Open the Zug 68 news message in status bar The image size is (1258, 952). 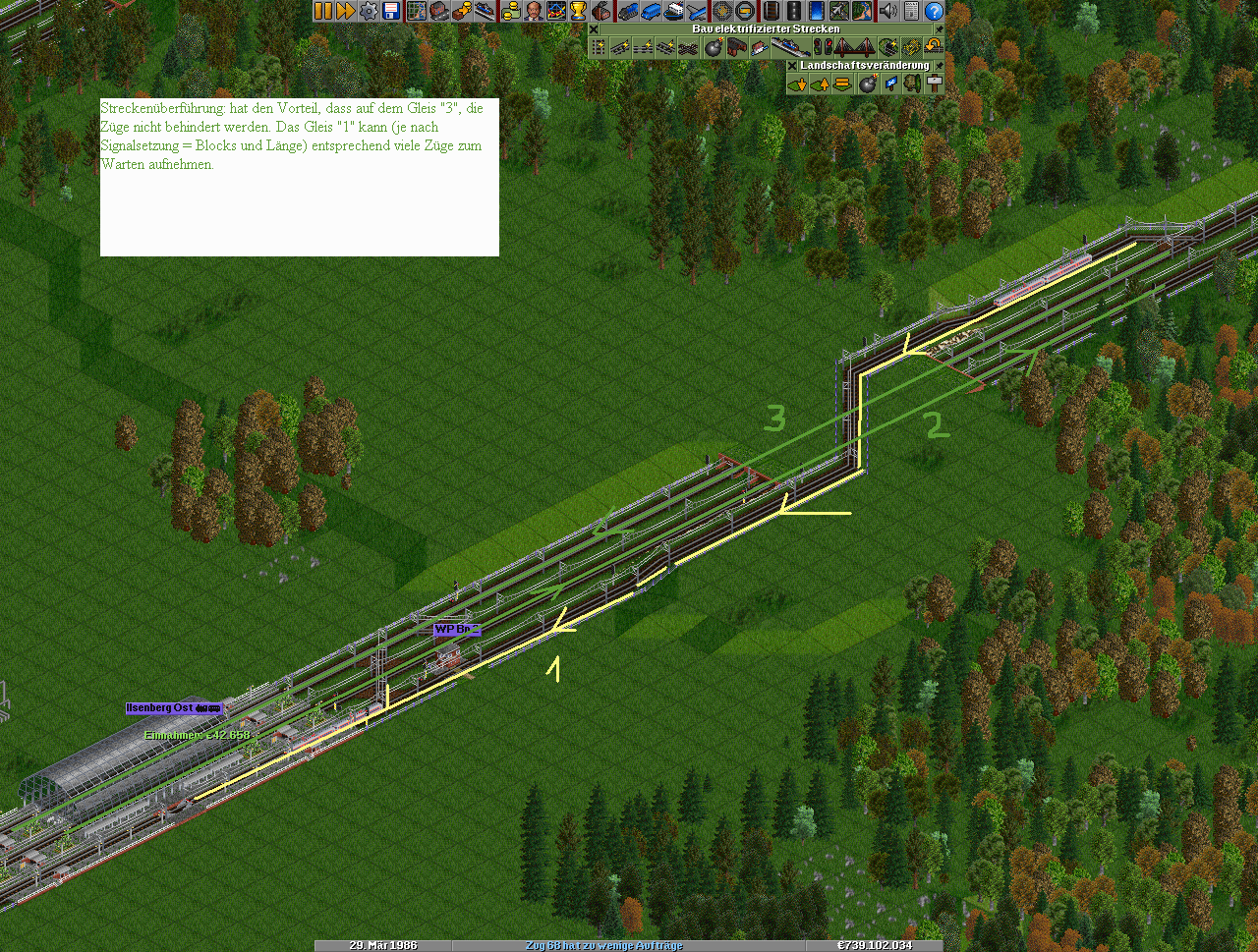(603, 945)
